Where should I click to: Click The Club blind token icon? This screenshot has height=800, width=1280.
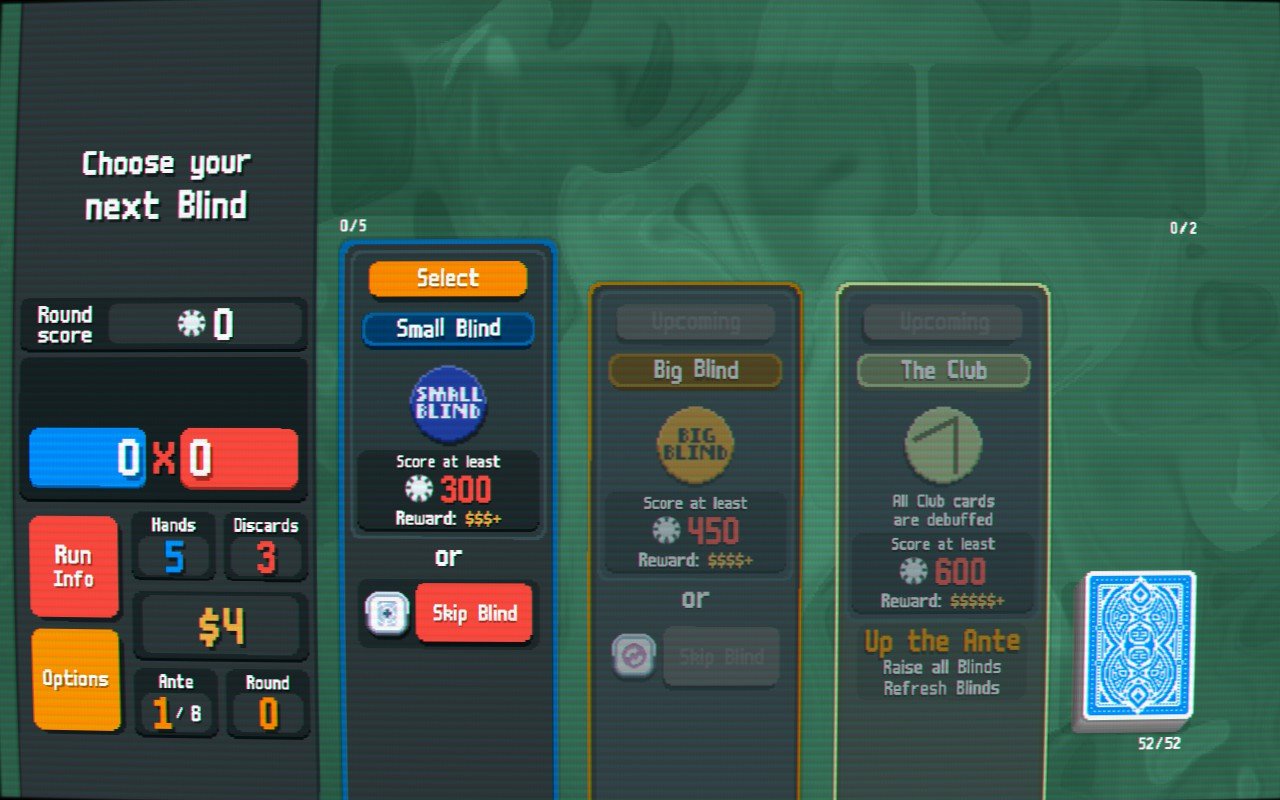tap(942, 443)
